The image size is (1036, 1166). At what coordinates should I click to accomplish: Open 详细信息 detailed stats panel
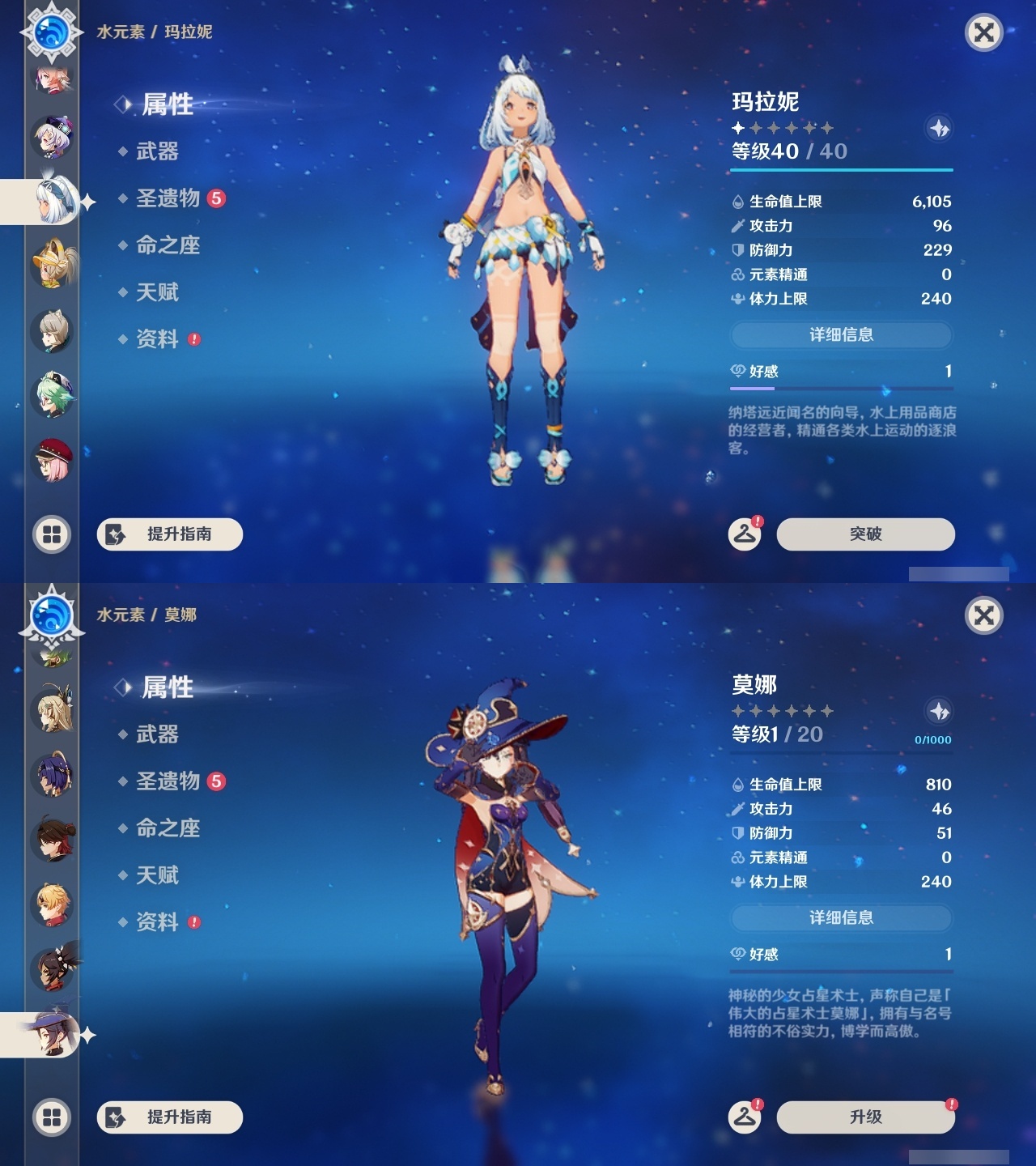[842, 335]
